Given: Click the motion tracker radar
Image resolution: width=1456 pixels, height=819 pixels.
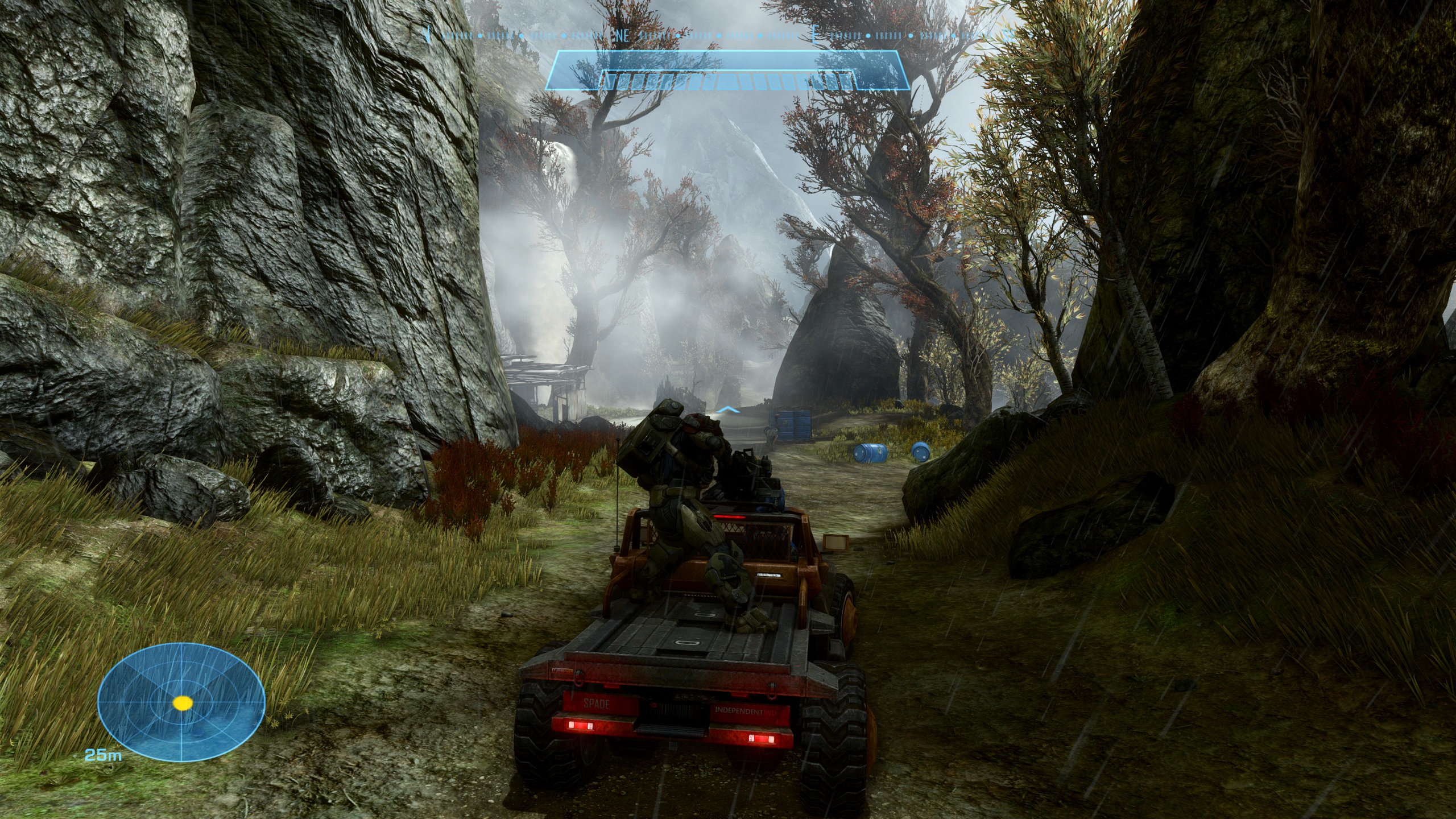Looking at the screenshot, I should pos(181,703).
